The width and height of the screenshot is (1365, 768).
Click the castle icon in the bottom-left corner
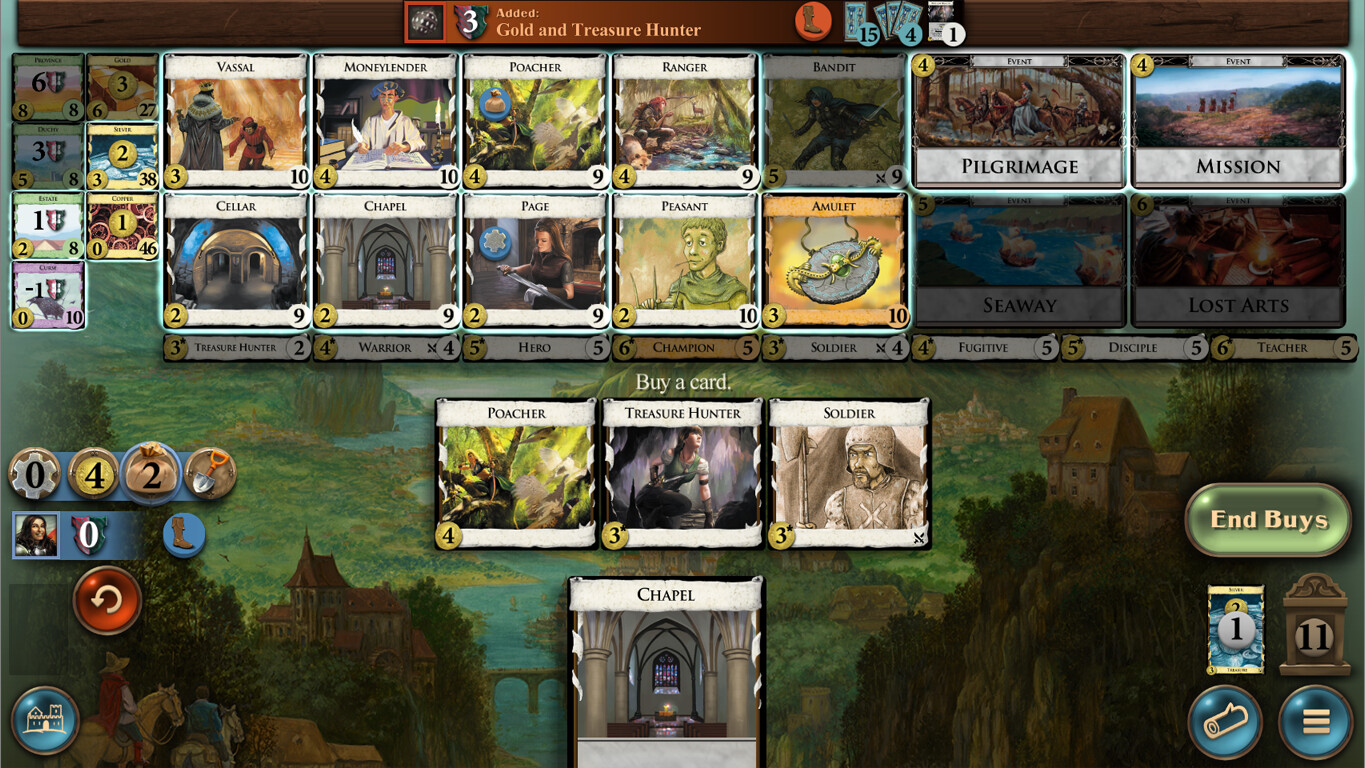pyautogui.click(x=44, y=719)
